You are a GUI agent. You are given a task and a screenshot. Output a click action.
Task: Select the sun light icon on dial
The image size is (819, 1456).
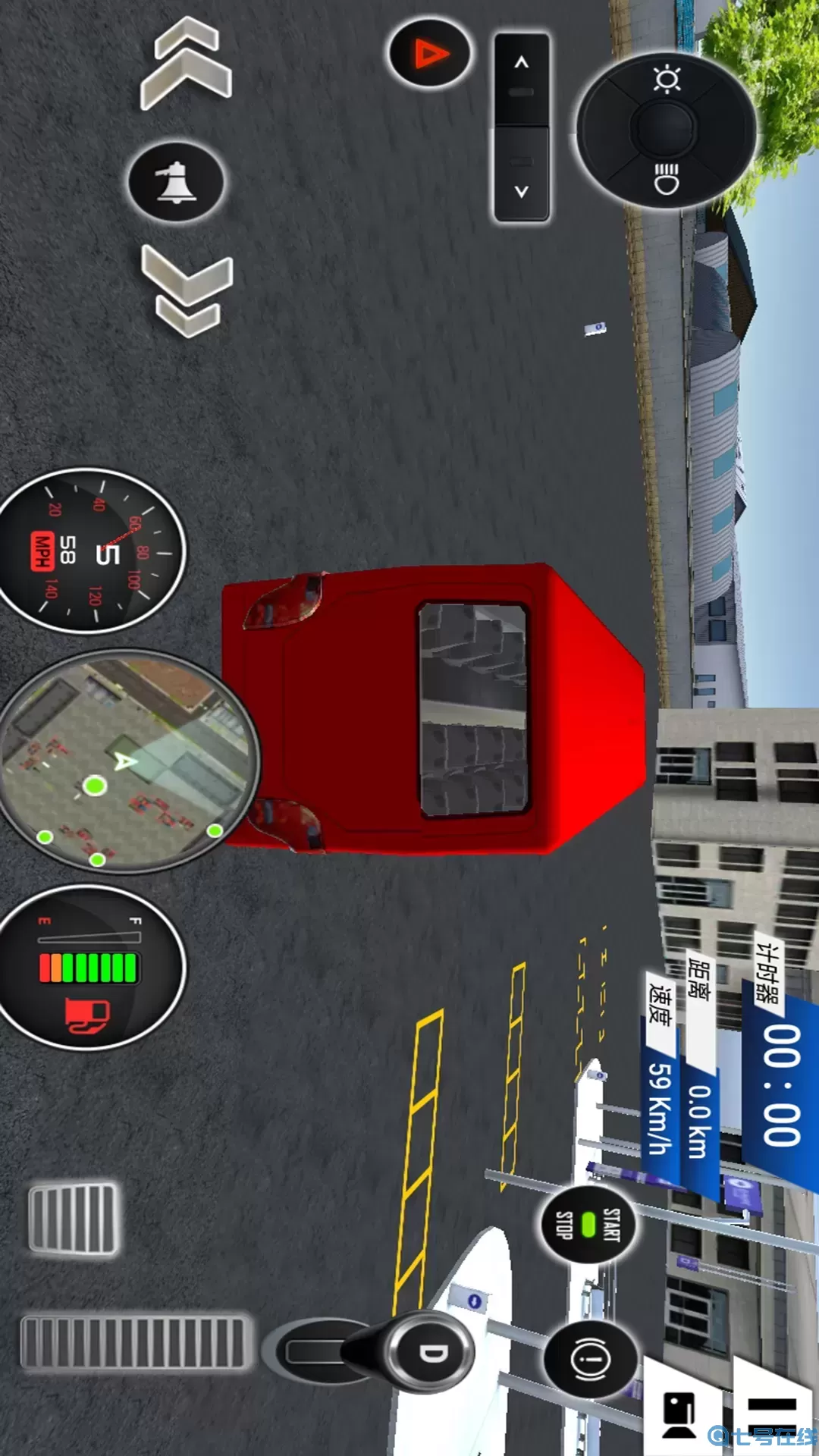coord(667,79)
